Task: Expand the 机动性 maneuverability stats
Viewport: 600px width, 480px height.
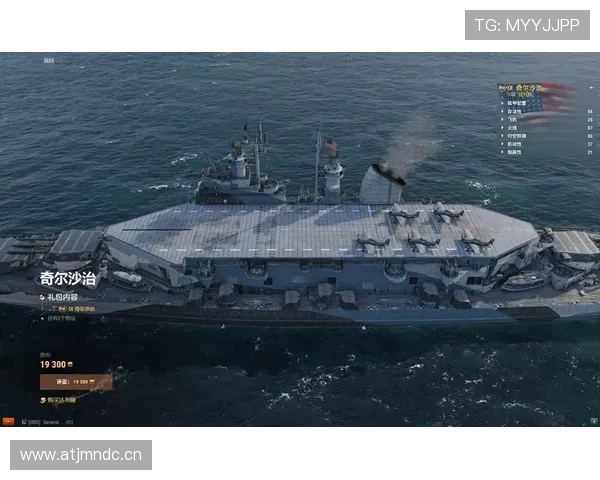Action: coord(514,144)
